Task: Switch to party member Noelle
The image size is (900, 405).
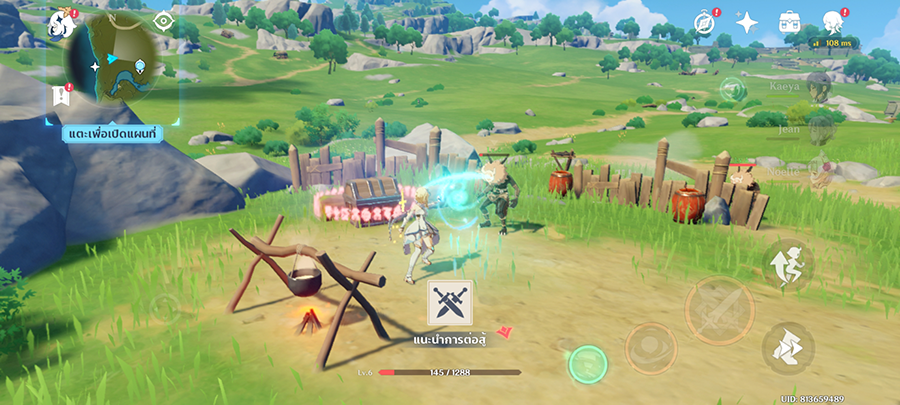Action: point(822,169)
